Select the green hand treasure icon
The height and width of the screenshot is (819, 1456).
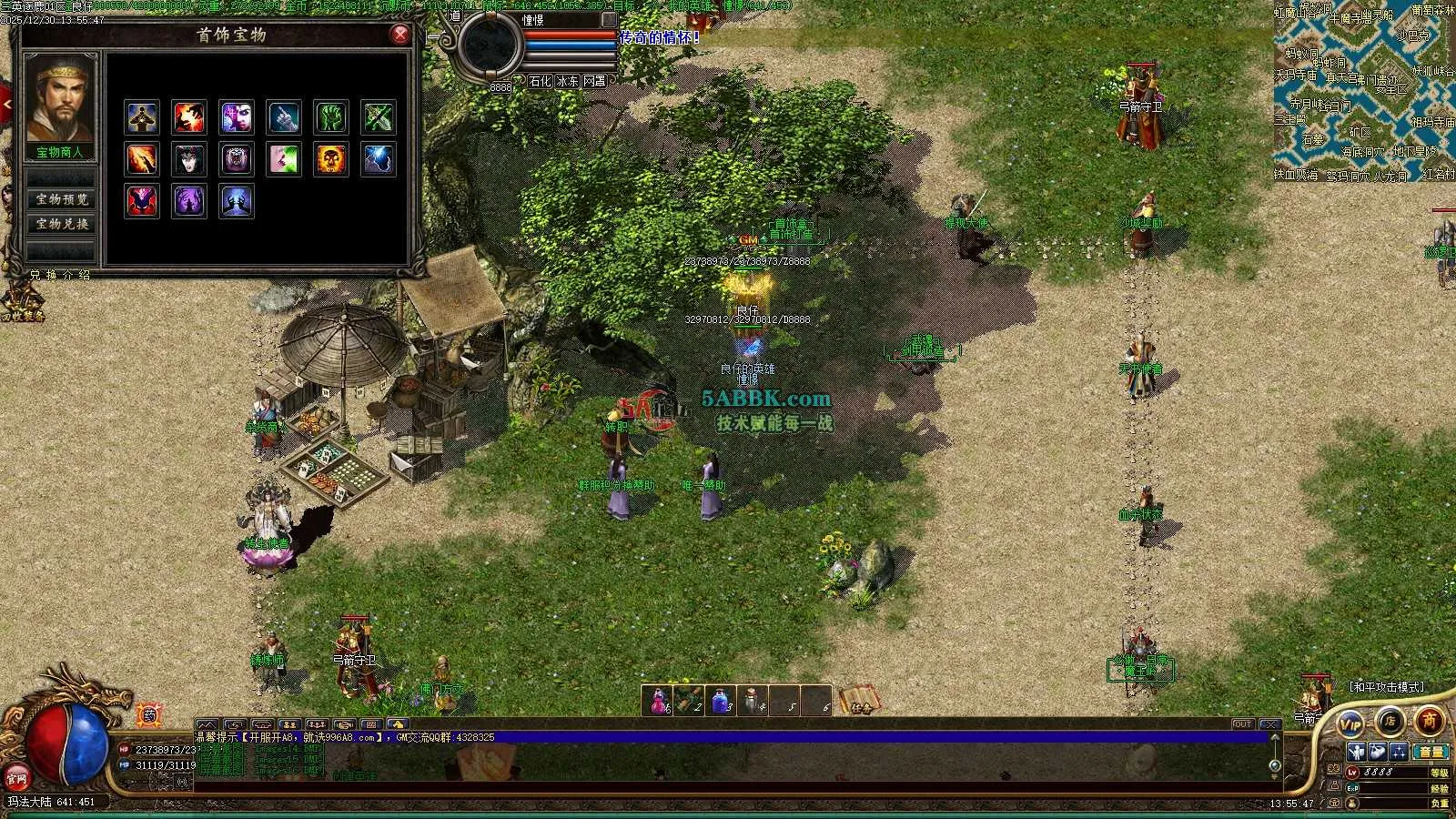(331, 117)
